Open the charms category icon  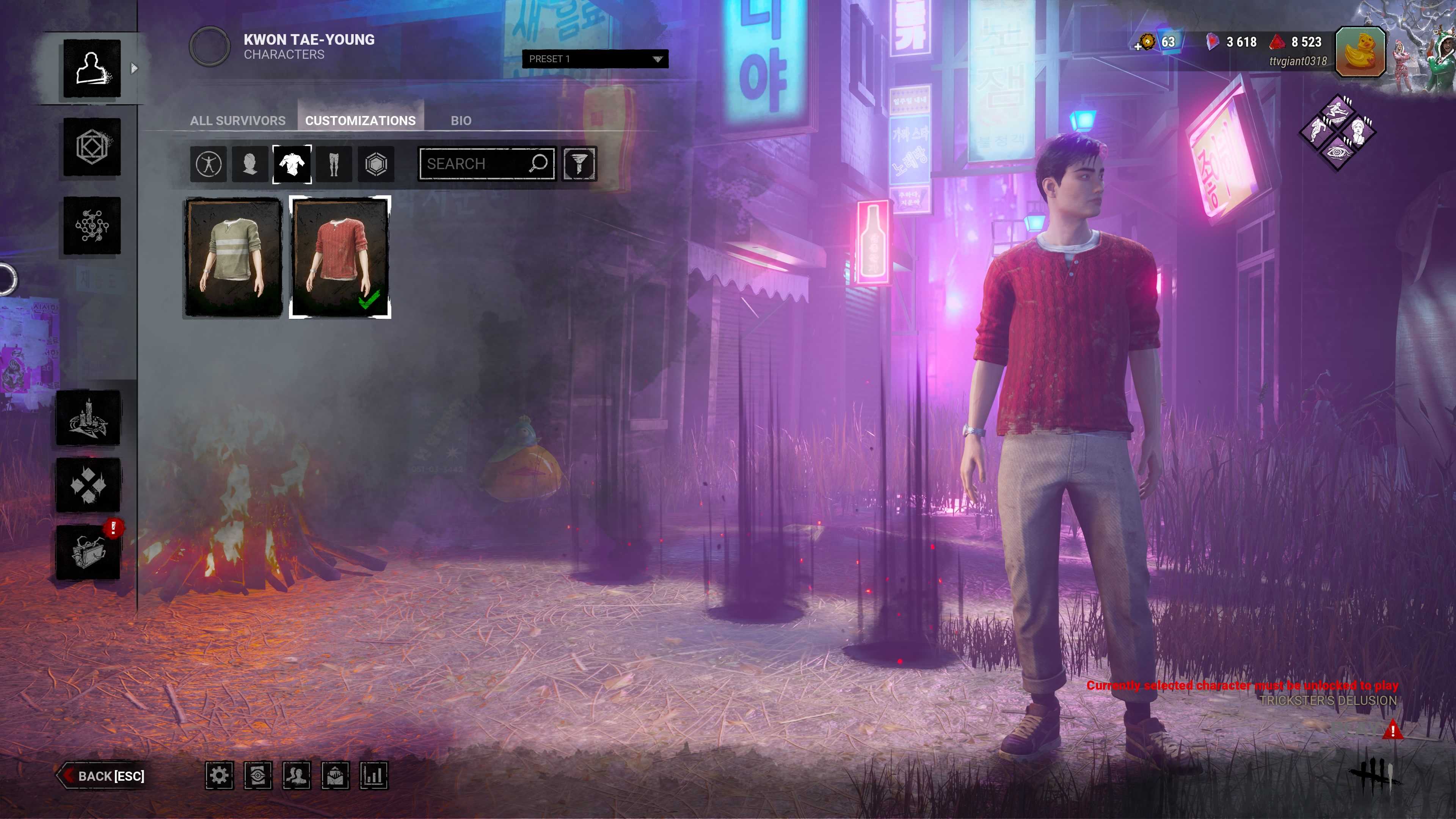pos(376,165)
